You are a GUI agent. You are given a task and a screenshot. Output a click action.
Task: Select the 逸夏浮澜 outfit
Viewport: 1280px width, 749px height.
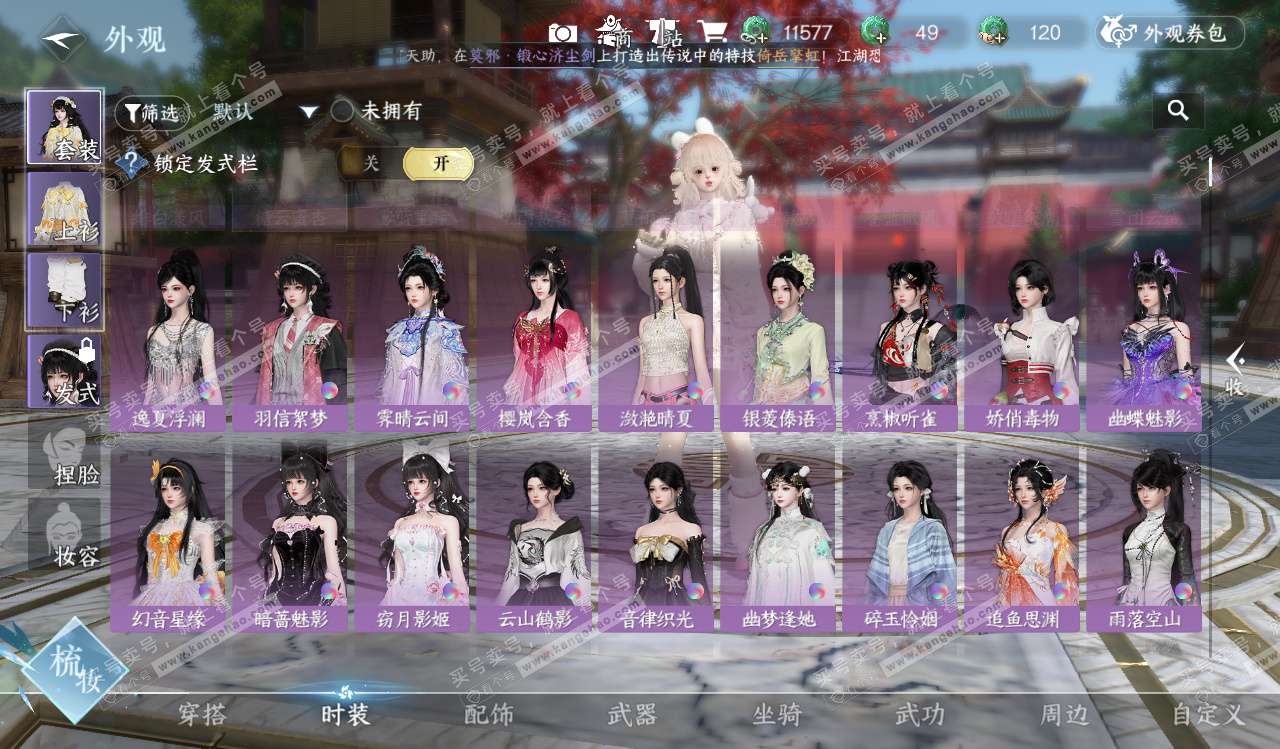coord(168,338)
